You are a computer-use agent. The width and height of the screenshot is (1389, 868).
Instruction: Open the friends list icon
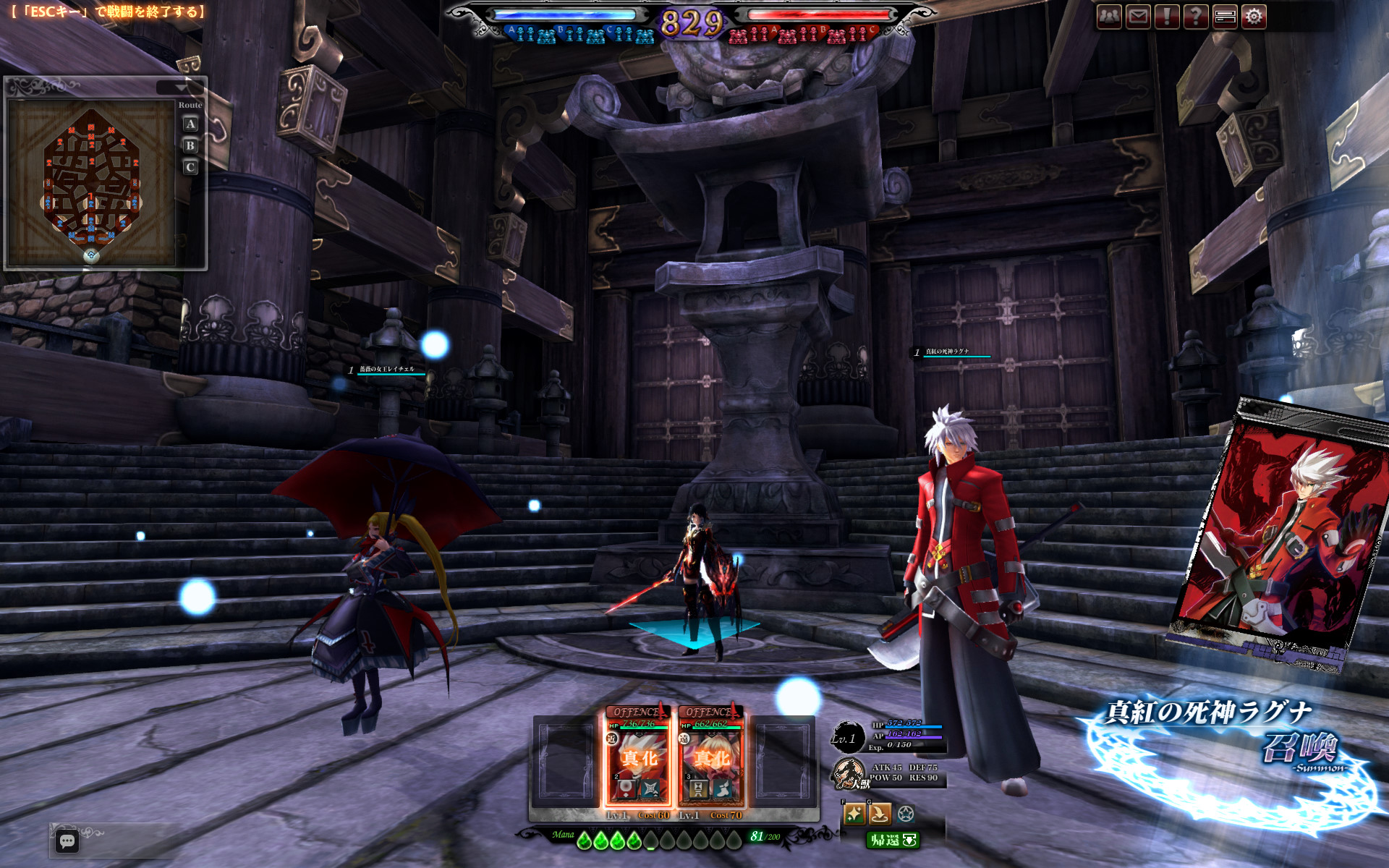tap(1109, 17)
